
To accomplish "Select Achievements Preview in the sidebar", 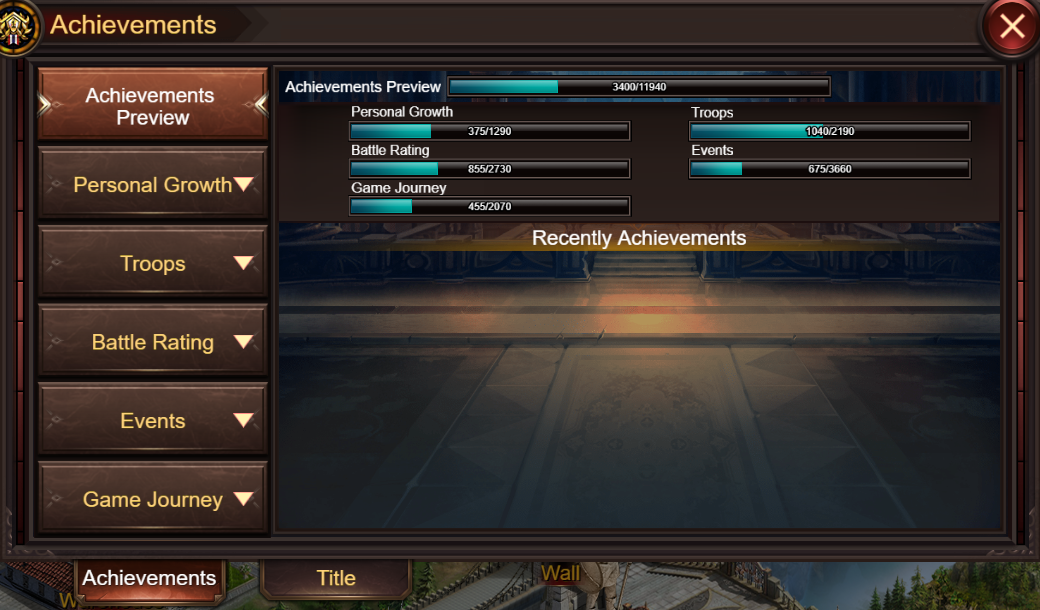I will tap(152, 105).
